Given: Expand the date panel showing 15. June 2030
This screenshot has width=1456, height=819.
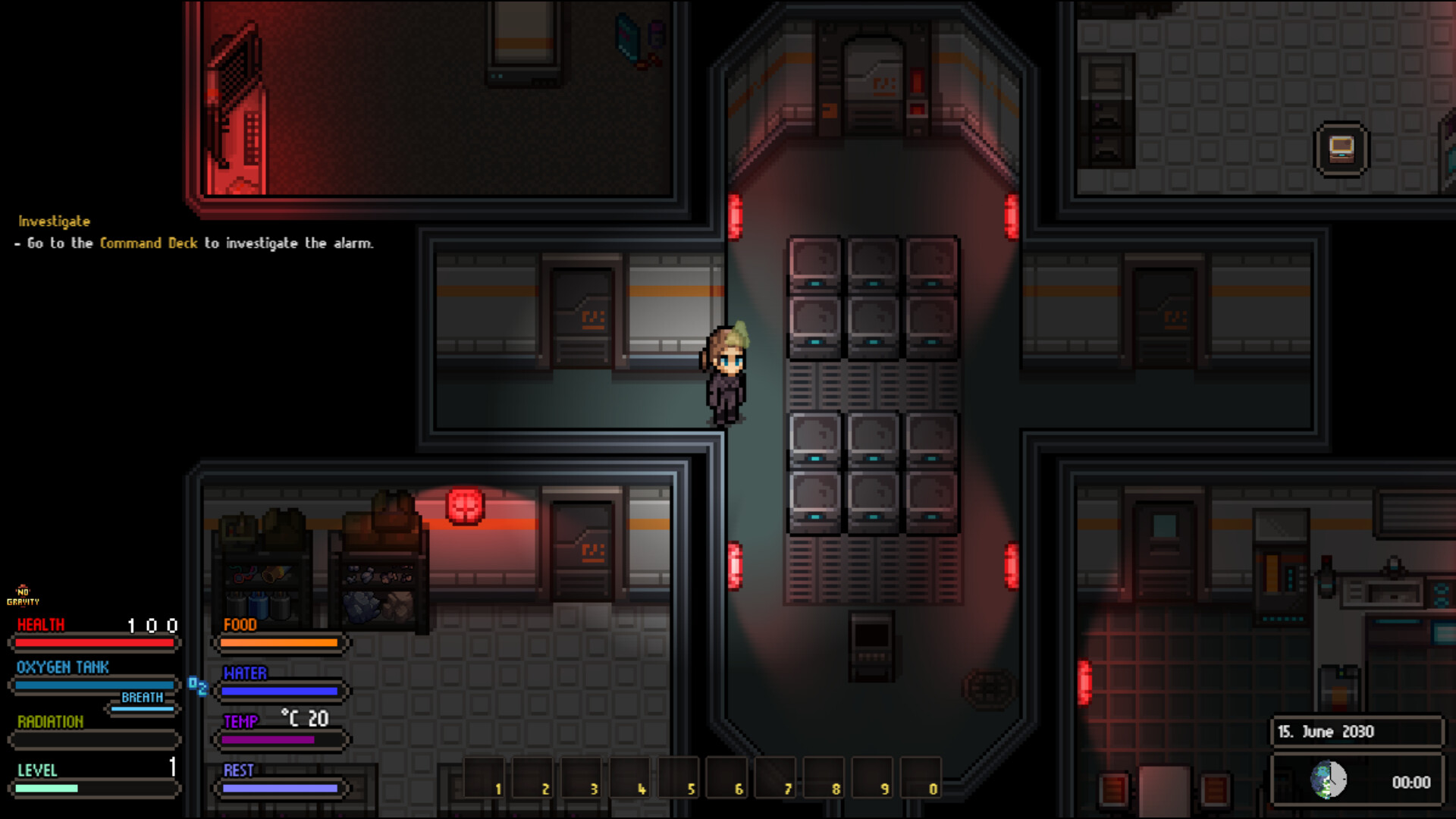Looking at the screenshot, I should [1357, 732].
